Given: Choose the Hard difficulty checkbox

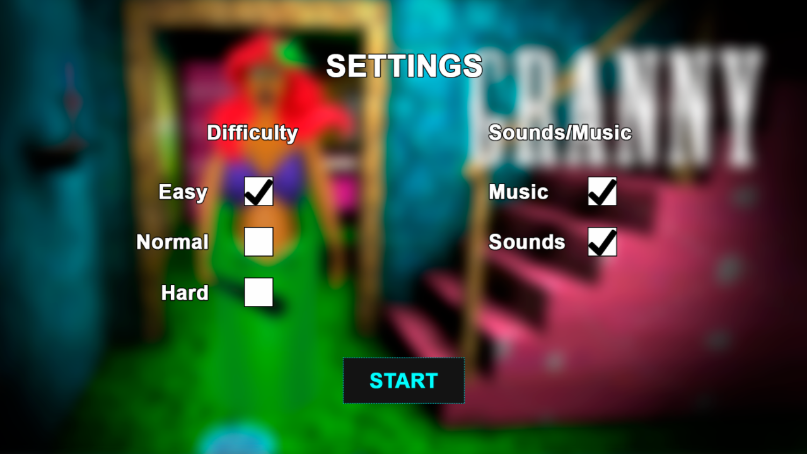Looking at the screenshot, I should (x=259, y=292).
